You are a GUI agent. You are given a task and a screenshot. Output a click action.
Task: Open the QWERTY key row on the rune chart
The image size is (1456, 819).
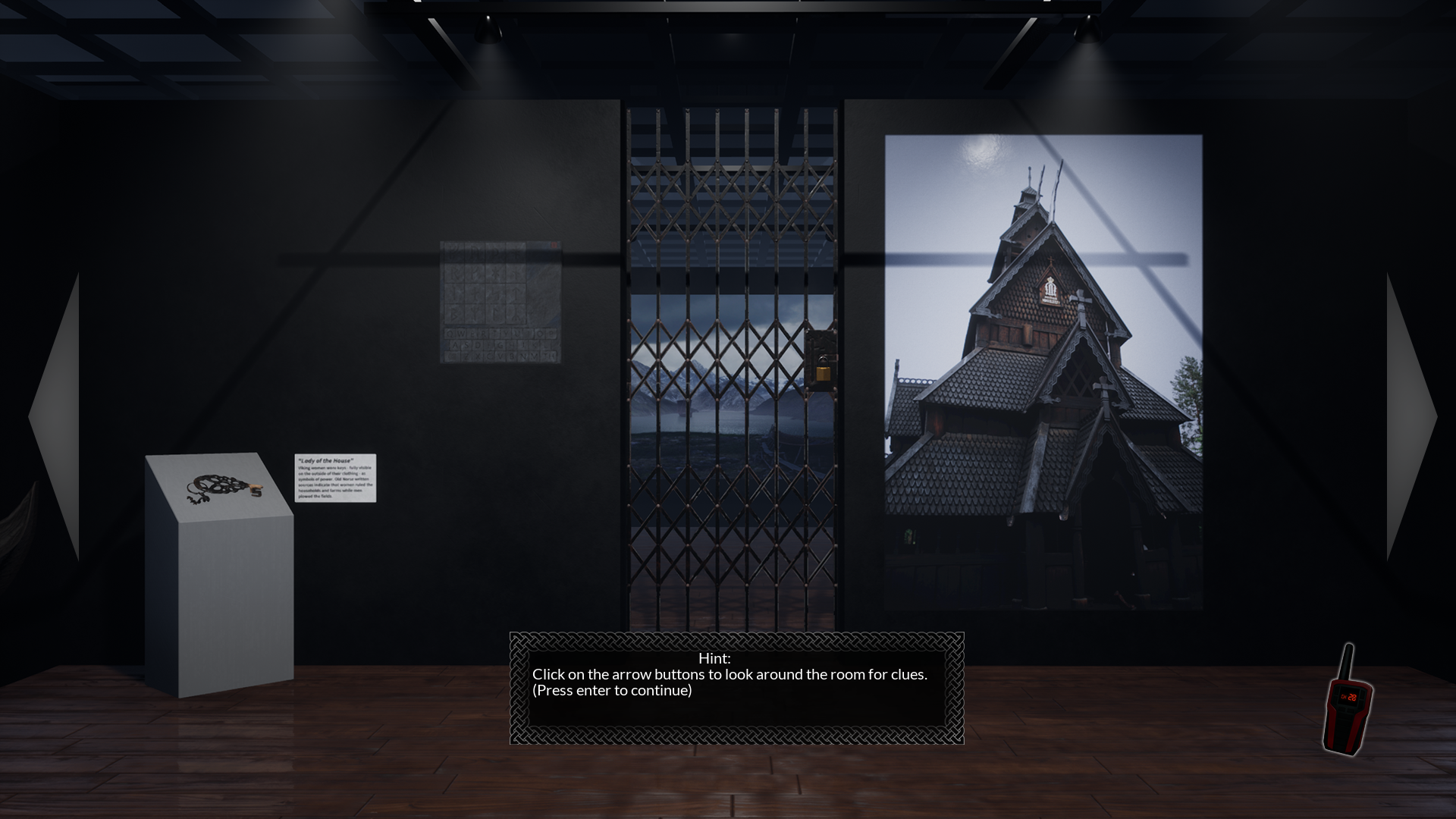500,334
